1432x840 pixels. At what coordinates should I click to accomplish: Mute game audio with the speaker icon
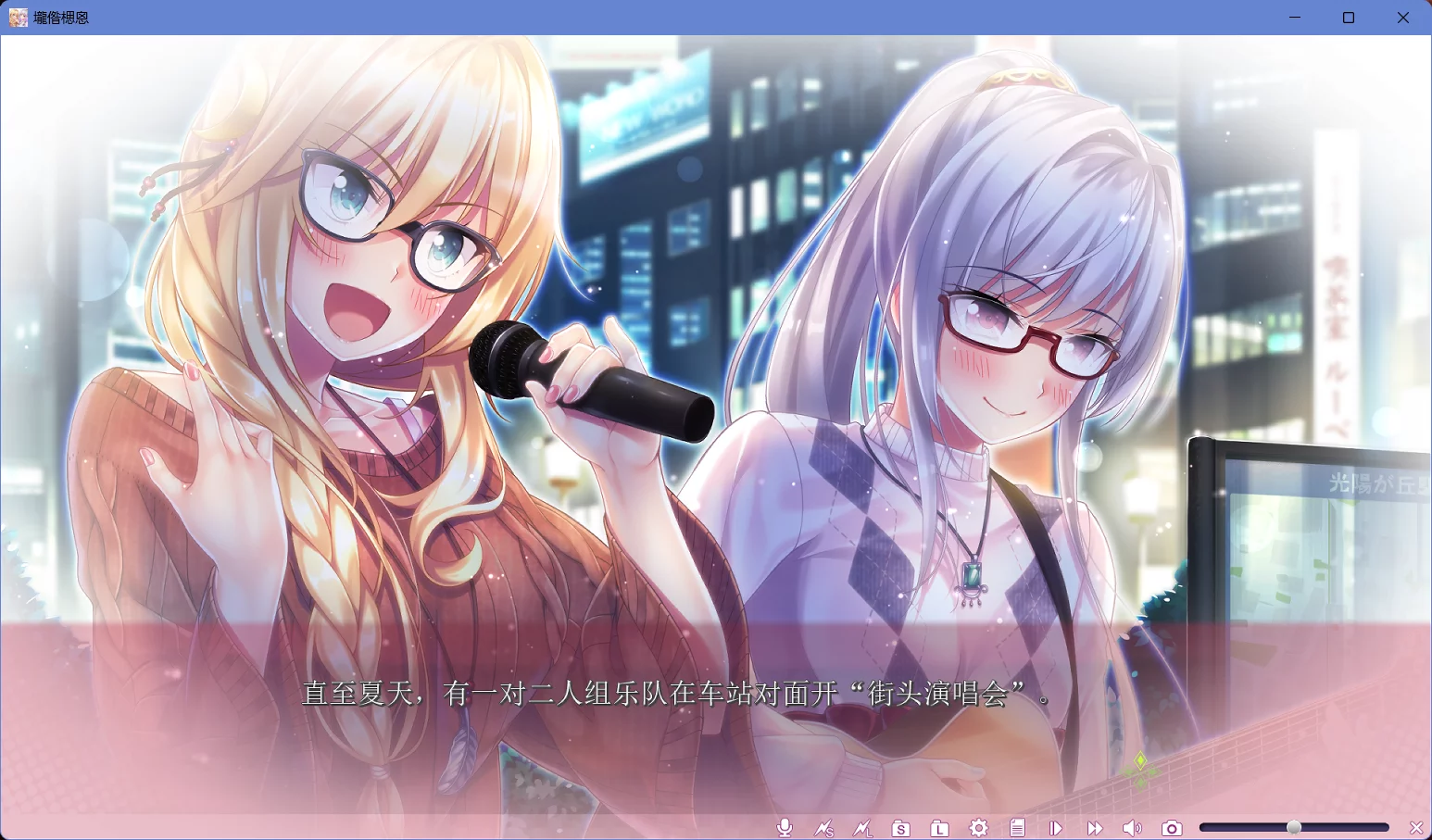coord(1132,828)
